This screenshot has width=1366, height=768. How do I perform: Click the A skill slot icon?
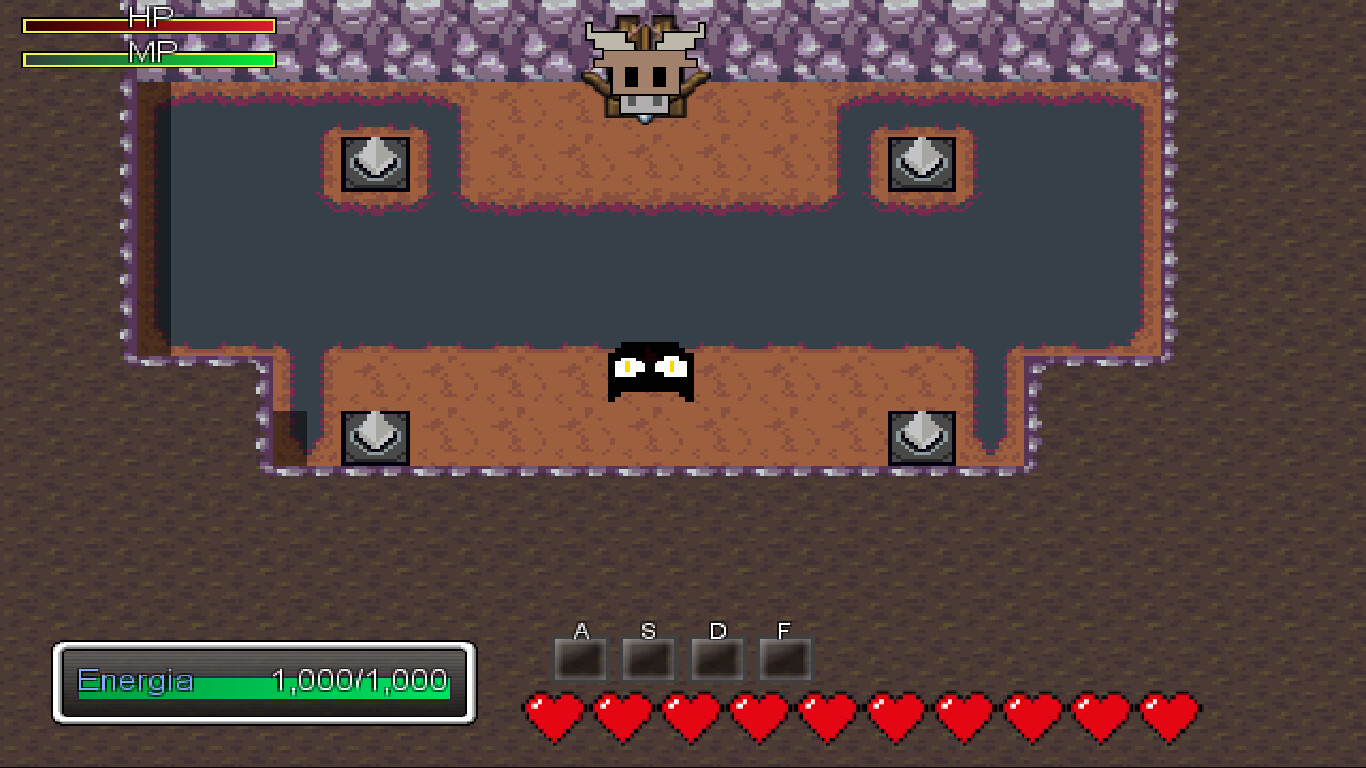580,658
